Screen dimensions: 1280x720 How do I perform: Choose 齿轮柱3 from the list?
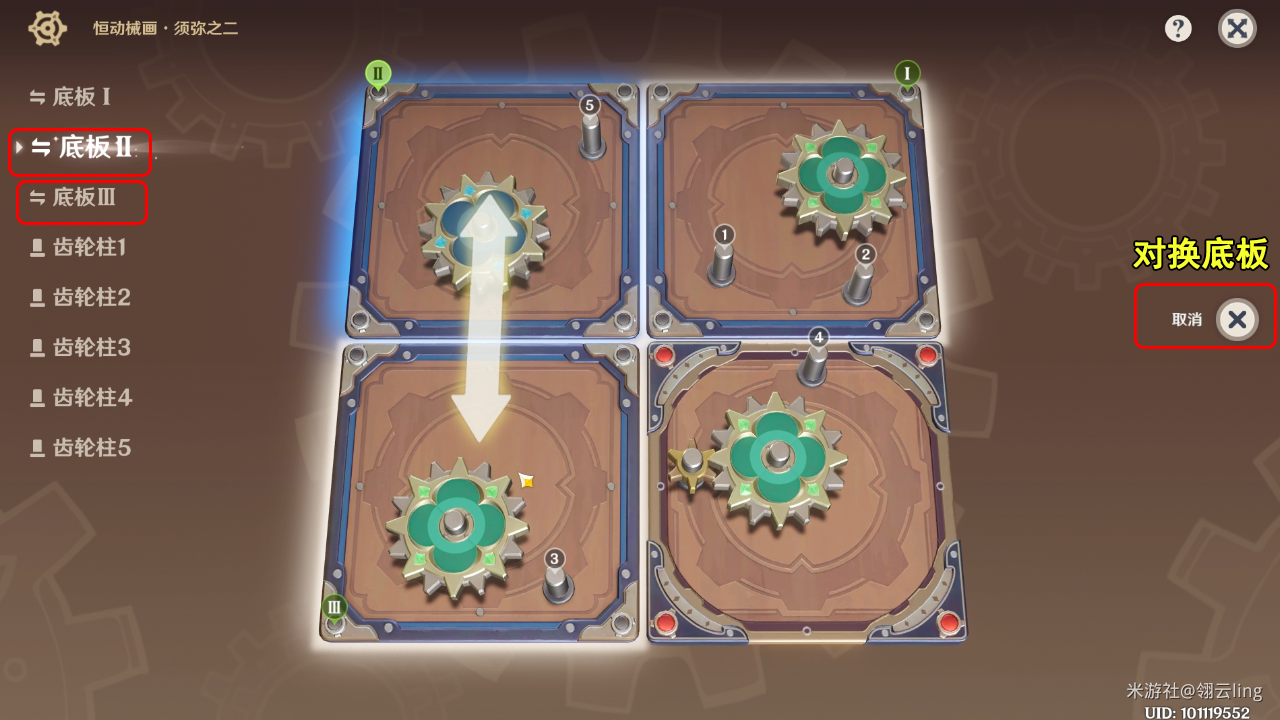pyautogui.click(x=81, y=347)
